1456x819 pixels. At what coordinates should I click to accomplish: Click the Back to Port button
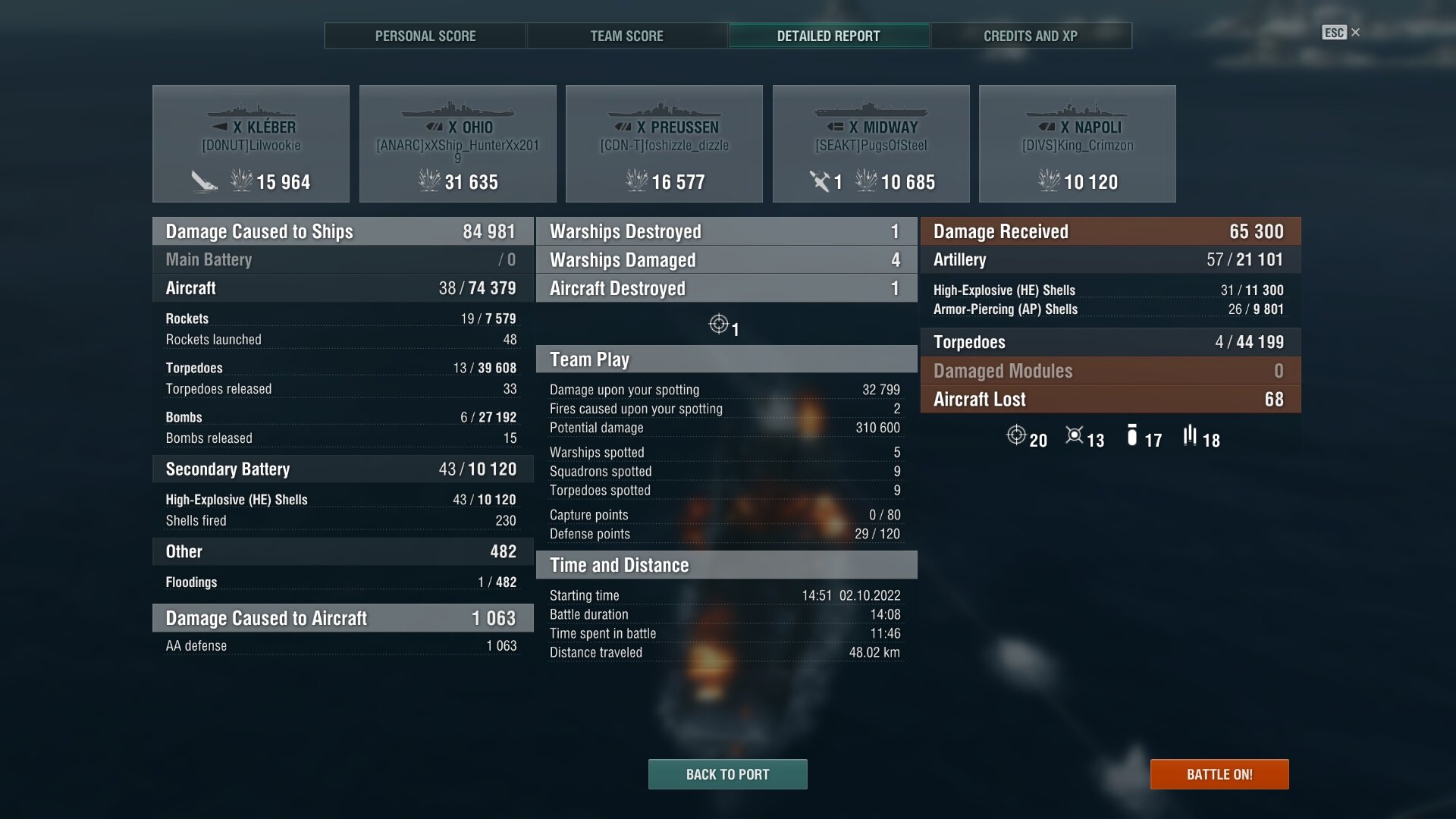click(727, 774)
